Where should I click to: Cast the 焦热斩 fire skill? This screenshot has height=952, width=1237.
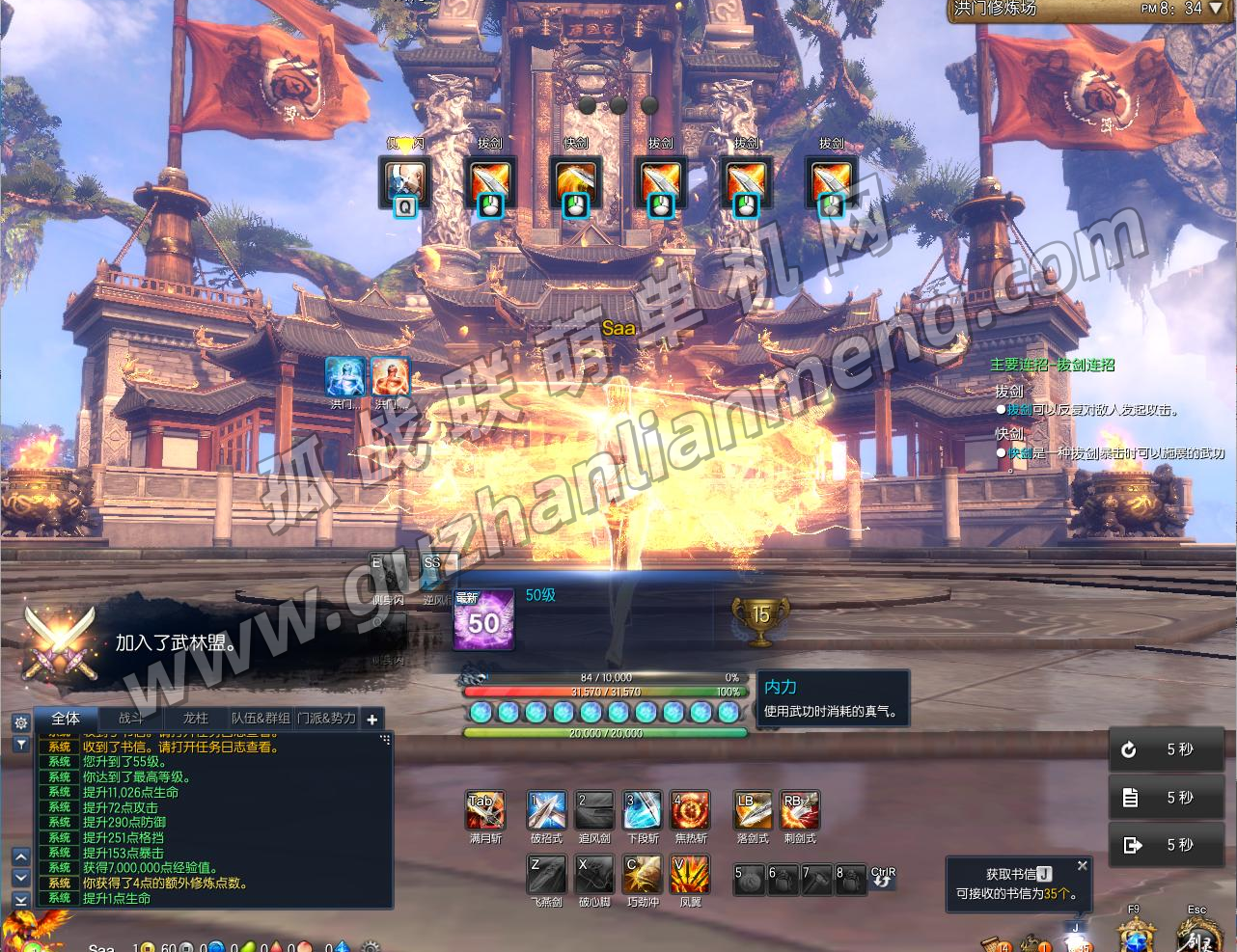[x=691, y=811]
